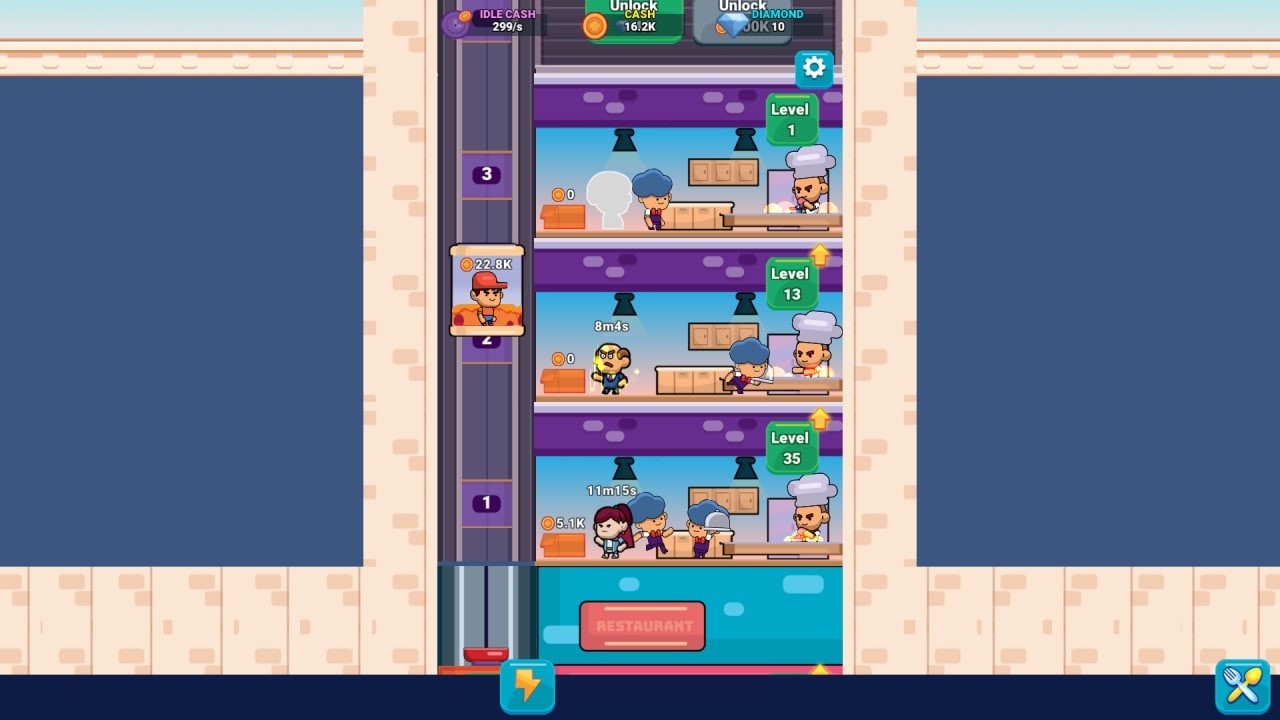This screenshot has height=720, width=1280.
Task: Open the Level 1 badge panel
Action: 790,119
